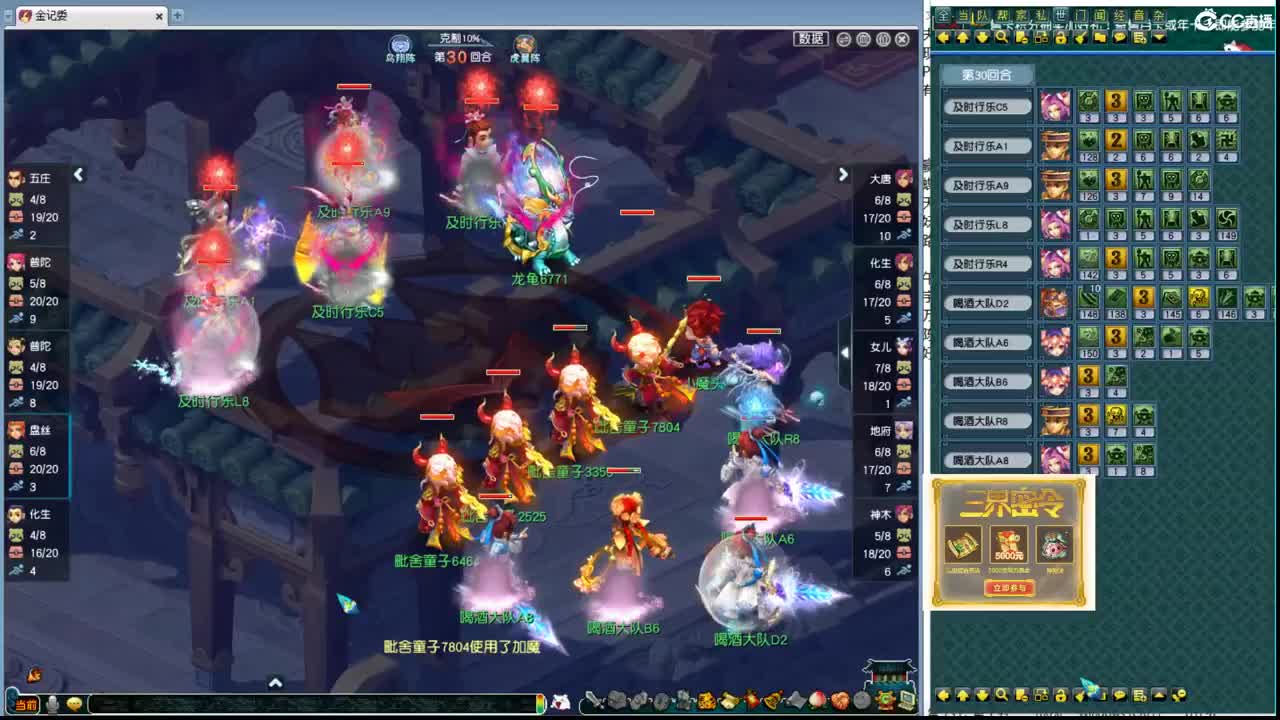This screenshot has height=720, width=1280.
Task: Select the magnifier search icon in the chat toolbar
Action: pyautogui.click(x=1000, y=36)
